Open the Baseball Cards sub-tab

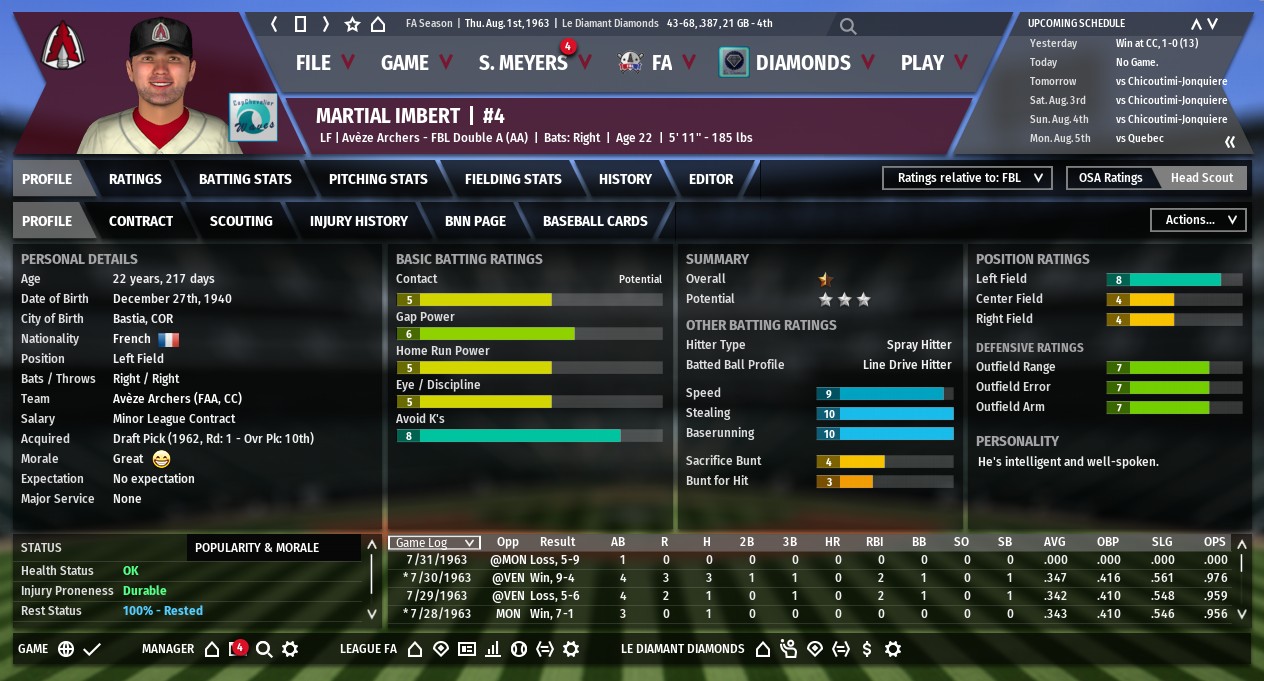pos(595,221)
